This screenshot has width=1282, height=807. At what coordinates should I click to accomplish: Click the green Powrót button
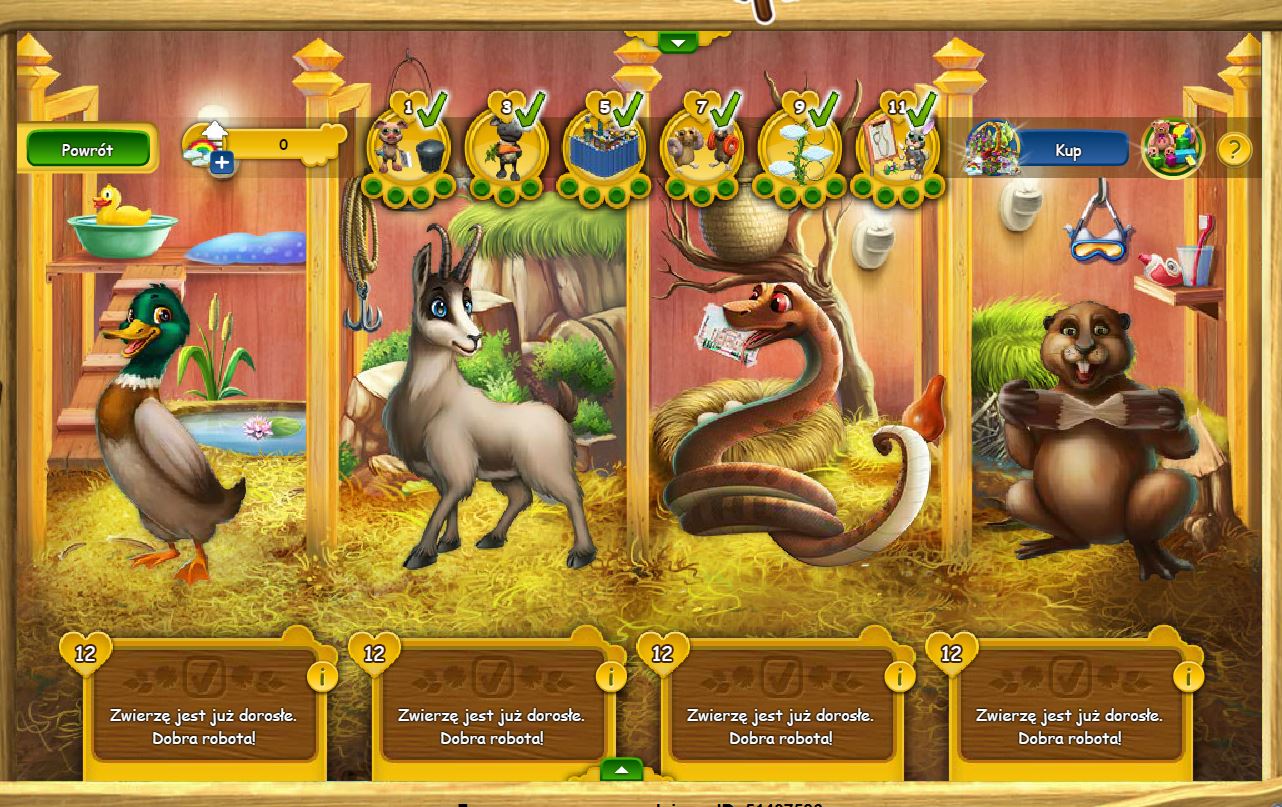tap(87, 150)
